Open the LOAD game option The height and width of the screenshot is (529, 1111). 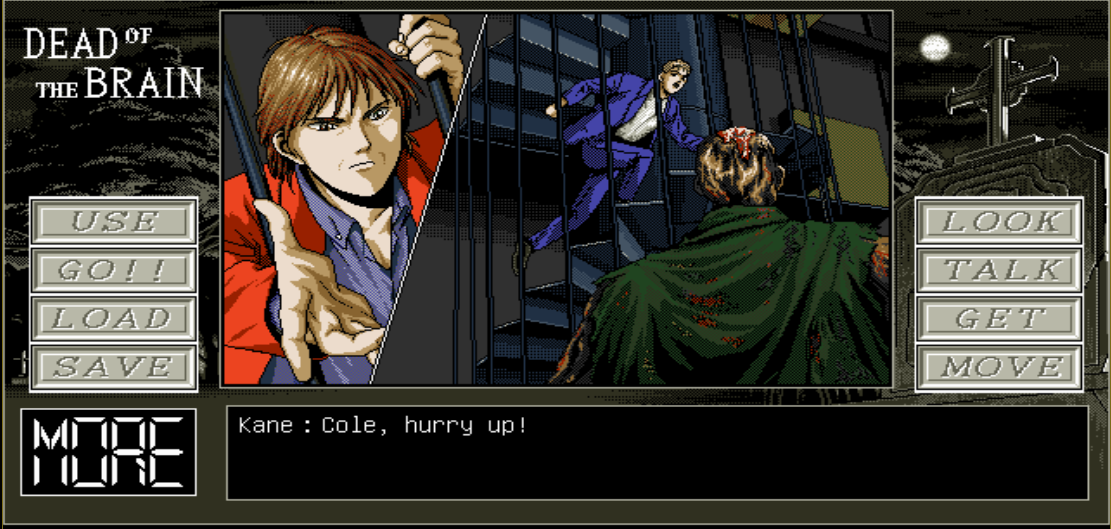[113, 319]
